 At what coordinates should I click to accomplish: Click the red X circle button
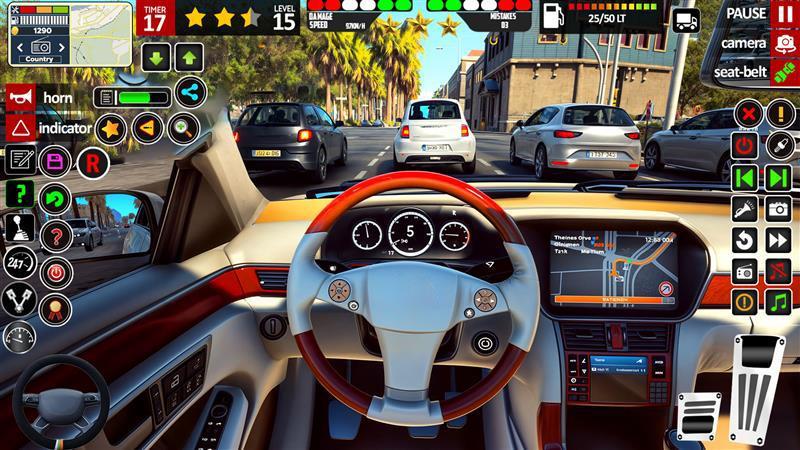pyautogui.click(x=746, y=113)
